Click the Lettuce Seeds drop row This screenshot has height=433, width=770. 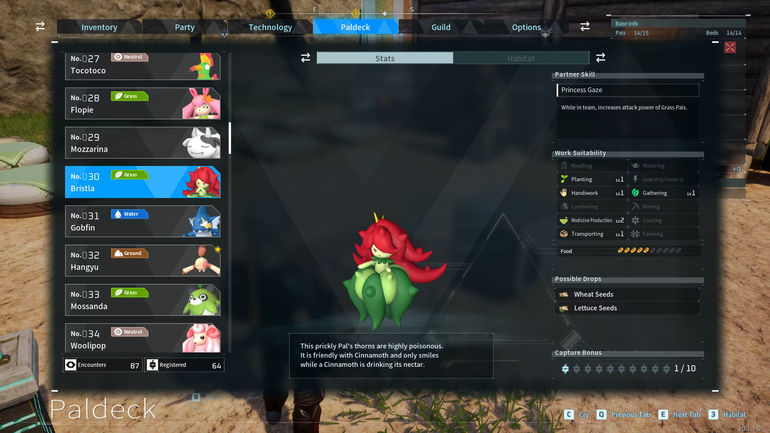(627, 308)
